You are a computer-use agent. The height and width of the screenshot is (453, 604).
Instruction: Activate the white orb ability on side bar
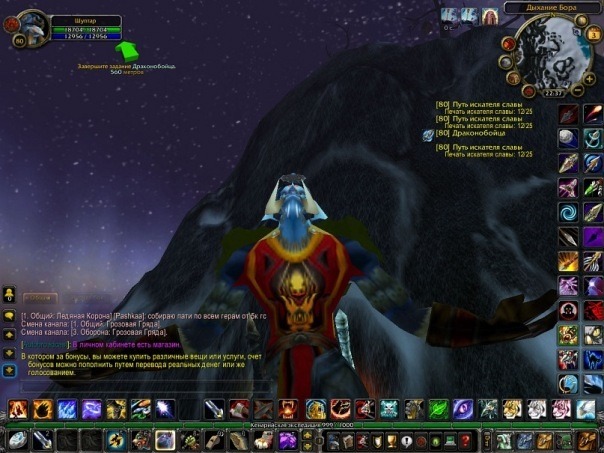tap(568, 138)
